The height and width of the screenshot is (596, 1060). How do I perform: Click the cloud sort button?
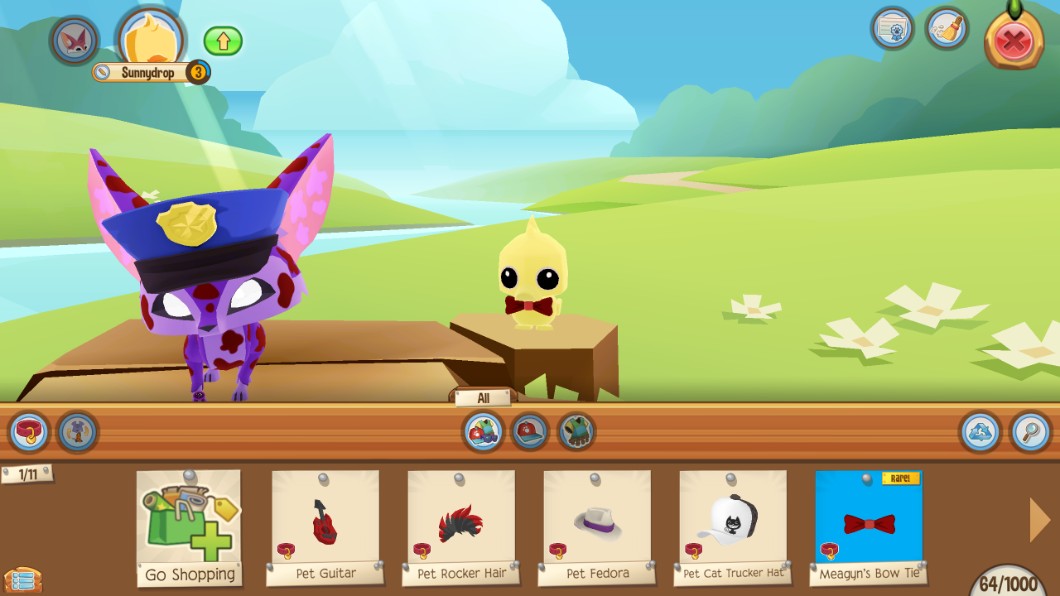(980, 432)
